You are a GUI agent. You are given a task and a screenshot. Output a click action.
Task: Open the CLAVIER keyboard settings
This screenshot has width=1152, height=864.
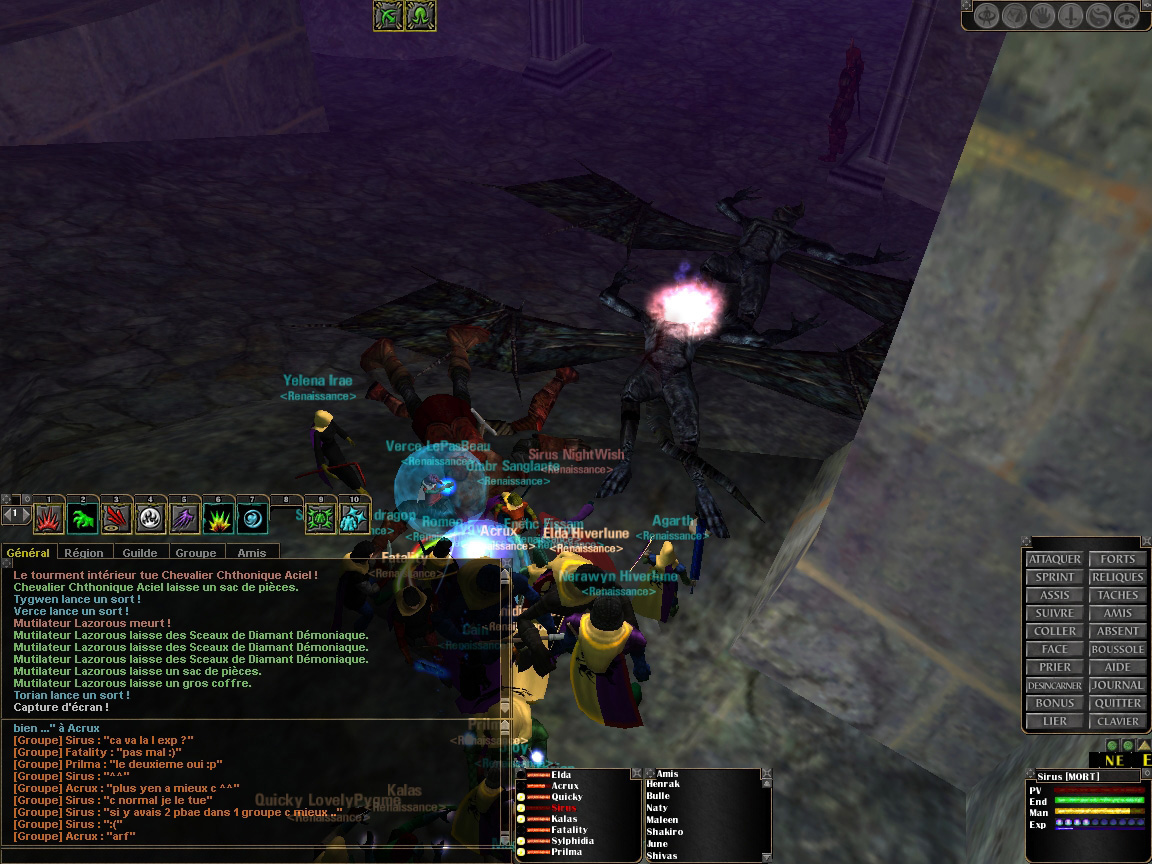pyautogui.click(x=1117, y=721)
